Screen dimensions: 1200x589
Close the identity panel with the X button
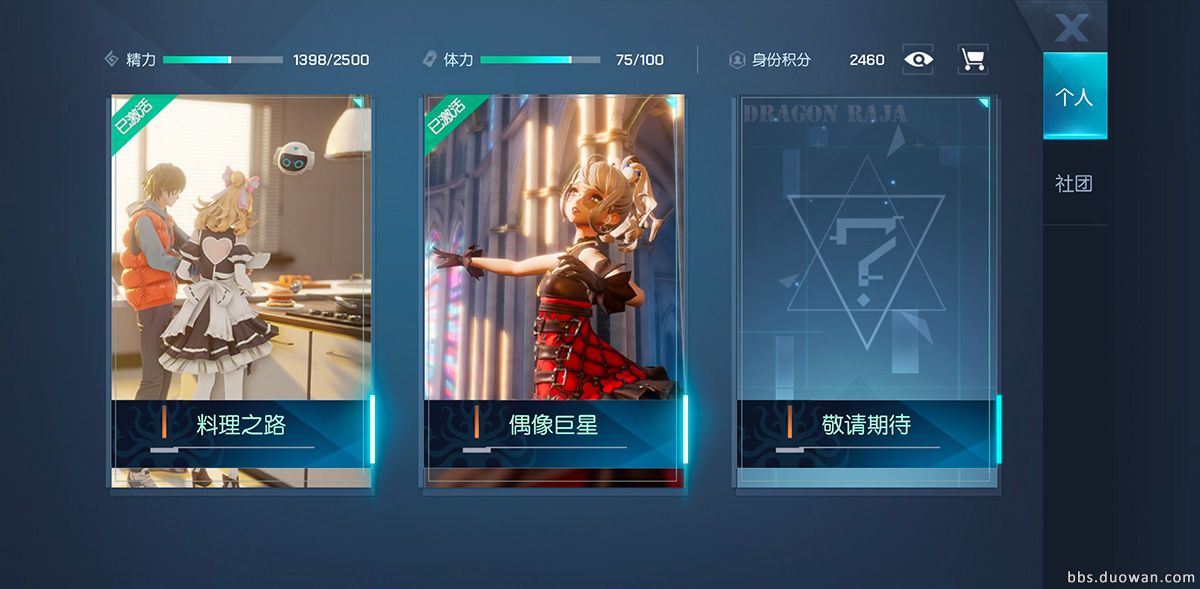pos(1071,27)
